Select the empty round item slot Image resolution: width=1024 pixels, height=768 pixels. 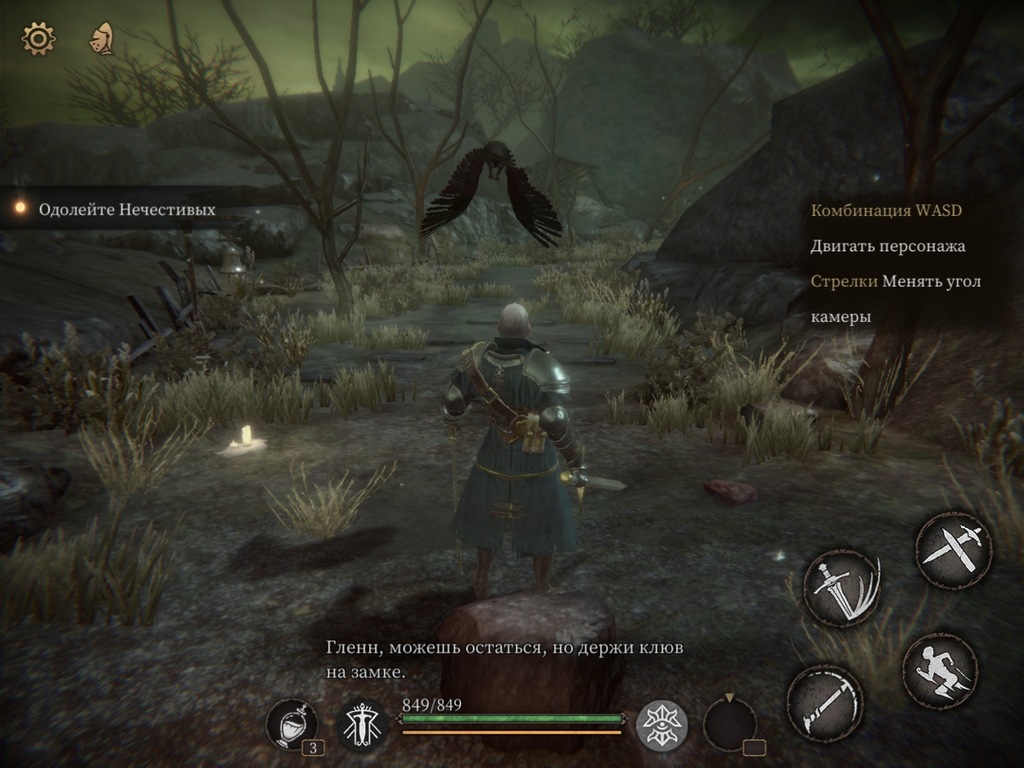click(x=730, y=724)
